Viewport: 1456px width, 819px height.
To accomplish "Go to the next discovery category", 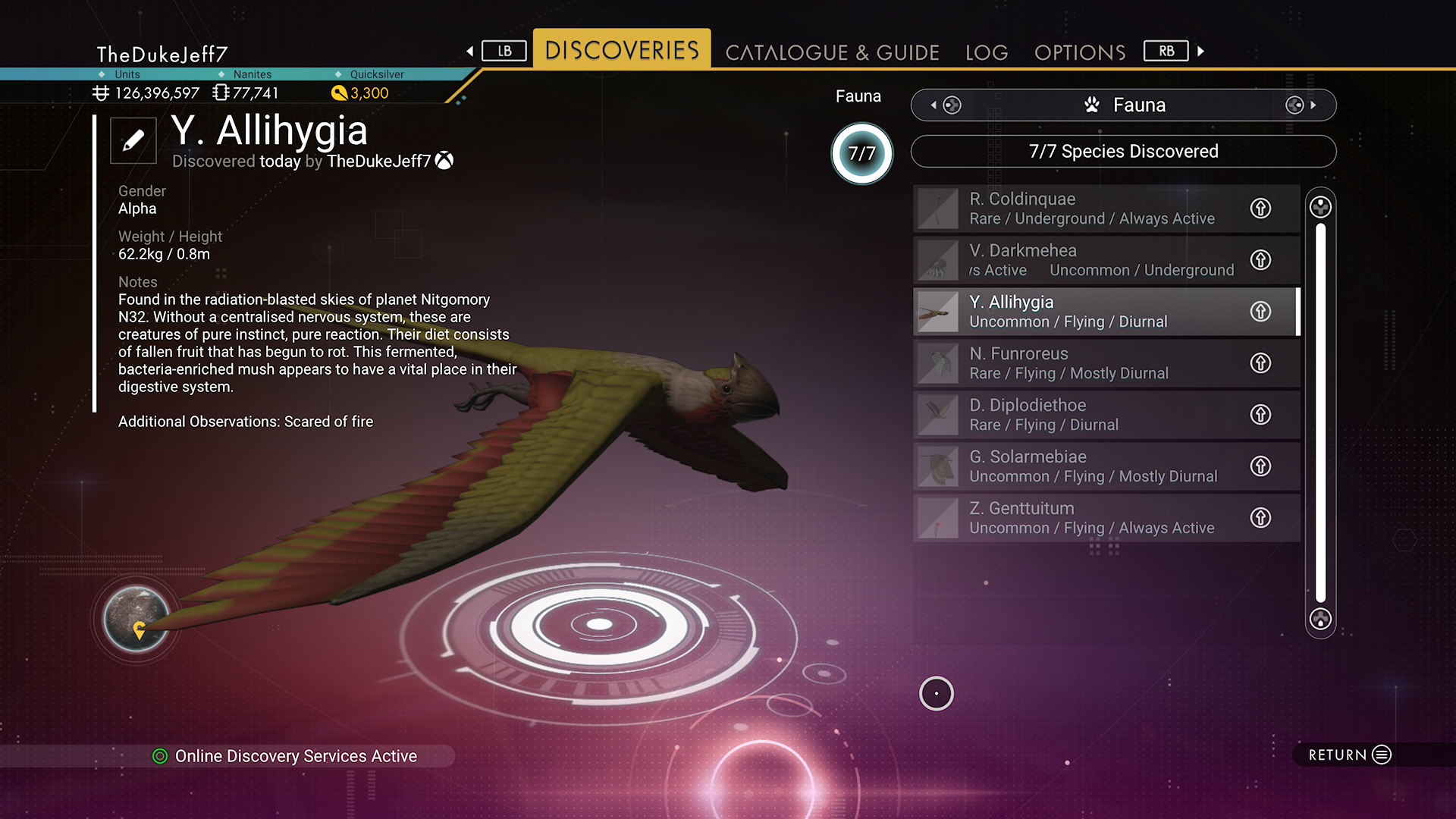I will (x=1301, y=105).
